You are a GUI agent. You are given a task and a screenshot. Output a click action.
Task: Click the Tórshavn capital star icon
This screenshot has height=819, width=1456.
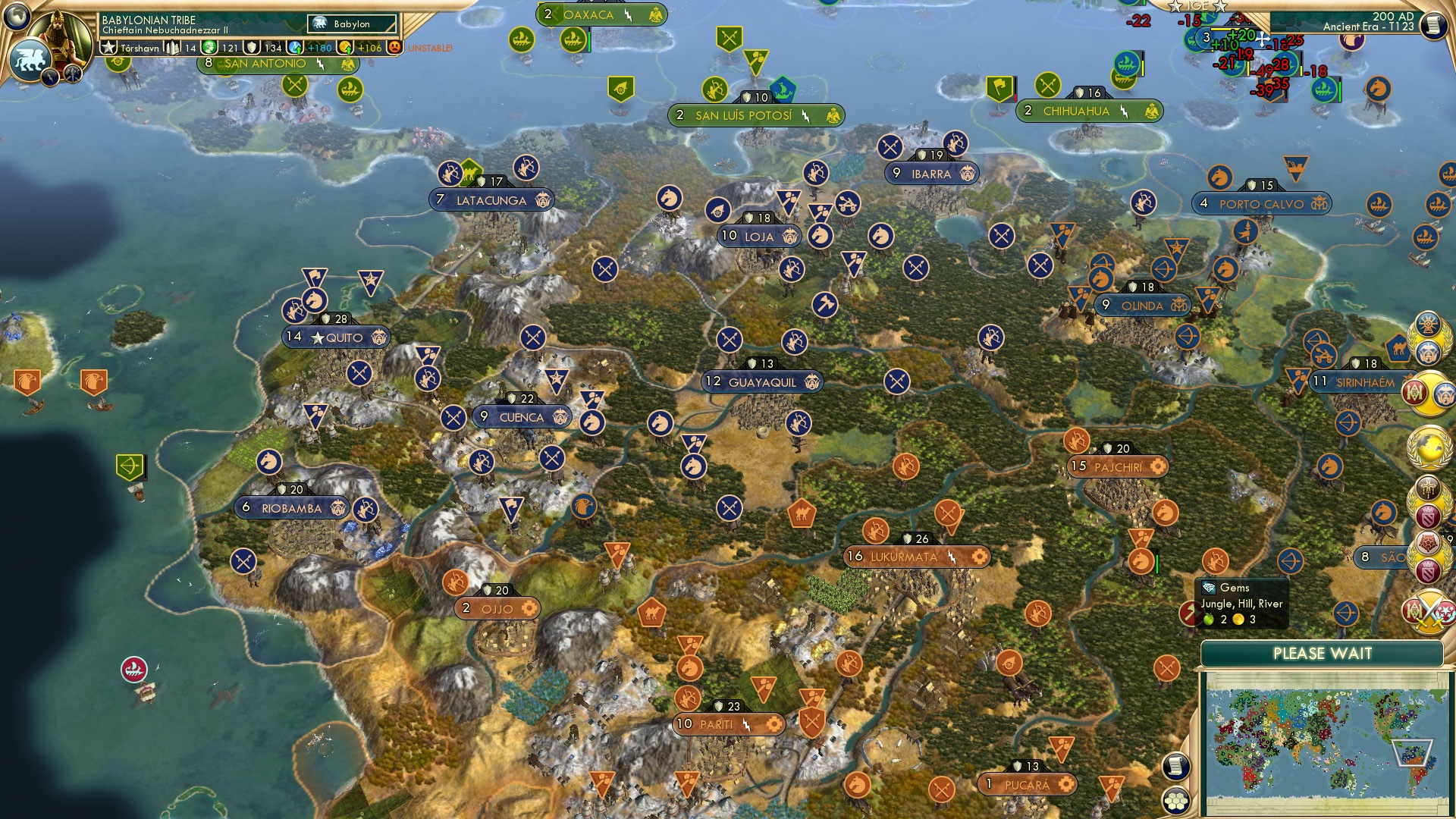click(109, 48)
